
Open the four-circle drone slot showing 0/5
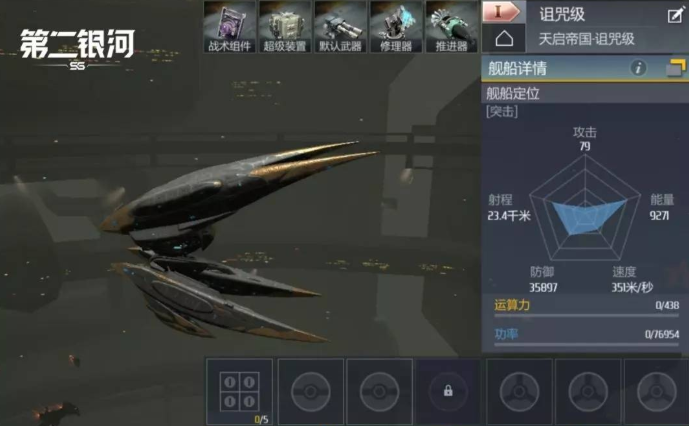click(x=239, y=391)
